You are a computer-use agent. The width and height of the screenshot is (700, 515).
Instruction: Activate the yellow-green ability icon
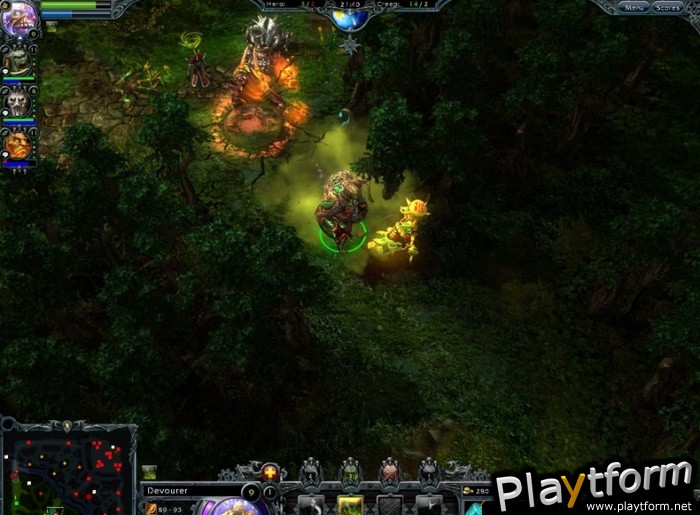click(x=350, y=505)
